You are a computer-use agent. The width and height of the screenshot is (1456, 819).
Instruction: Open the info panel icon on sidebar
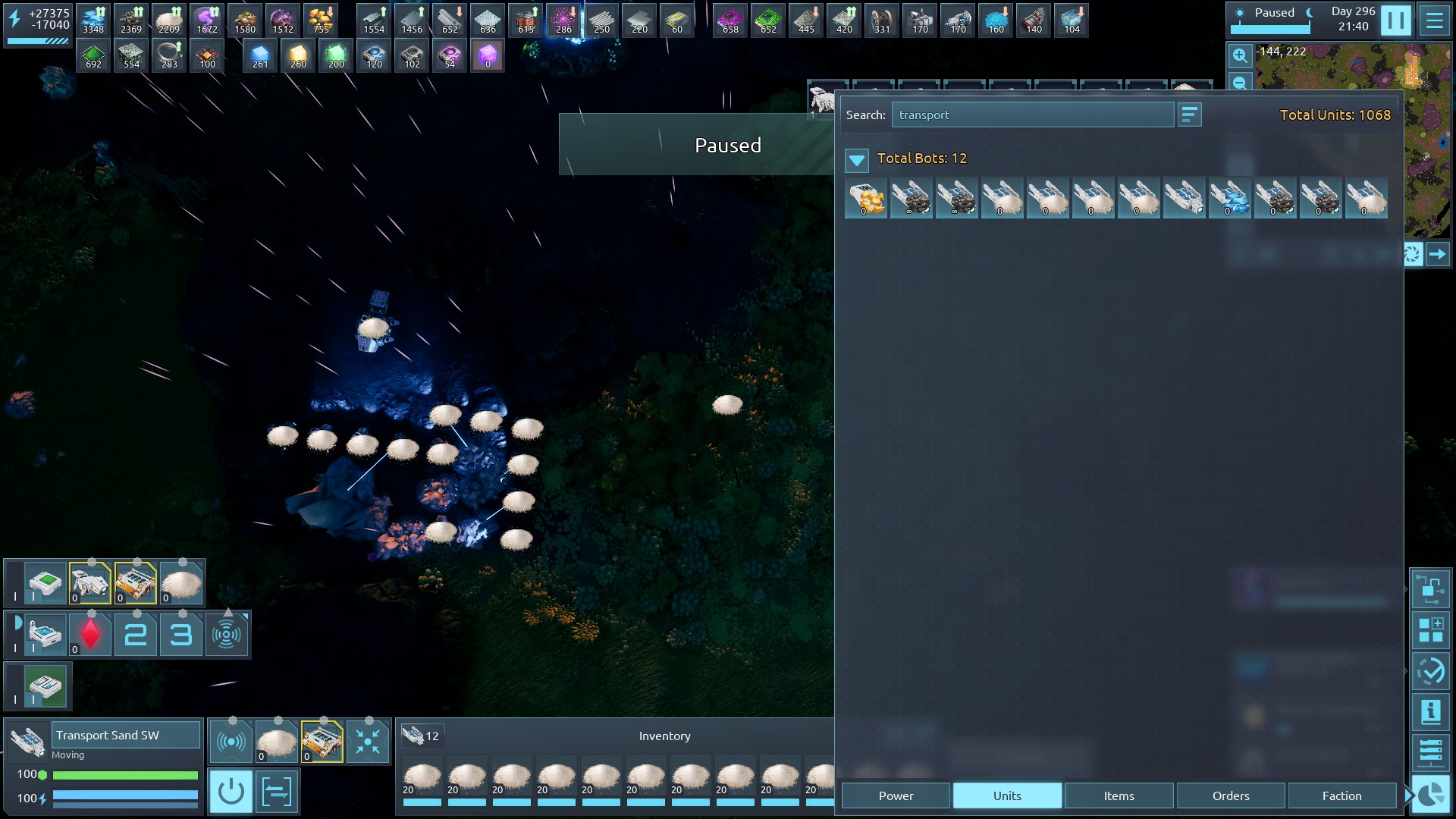pyautogui.click(x=1430, y=712)
